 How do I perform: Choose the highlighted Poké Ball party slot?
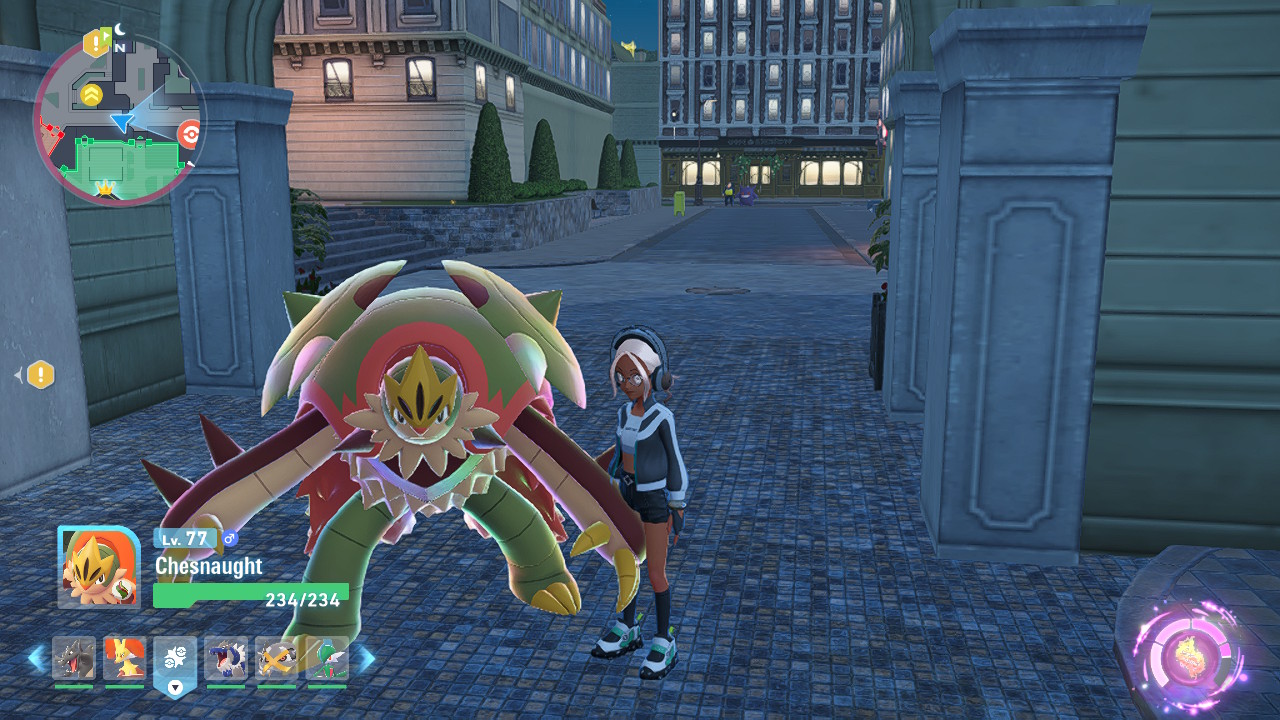(x=175, y=660)
